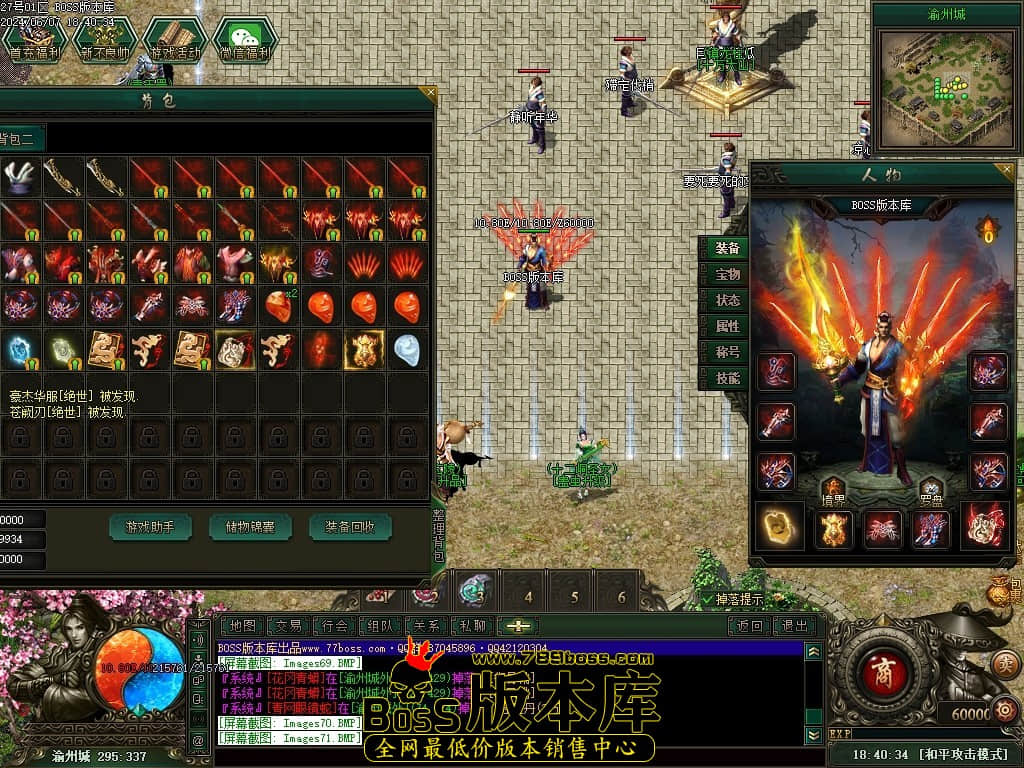Open the 首充福利 first-recharge bonus icon
Screen dimensions: 1024x768
35,40
